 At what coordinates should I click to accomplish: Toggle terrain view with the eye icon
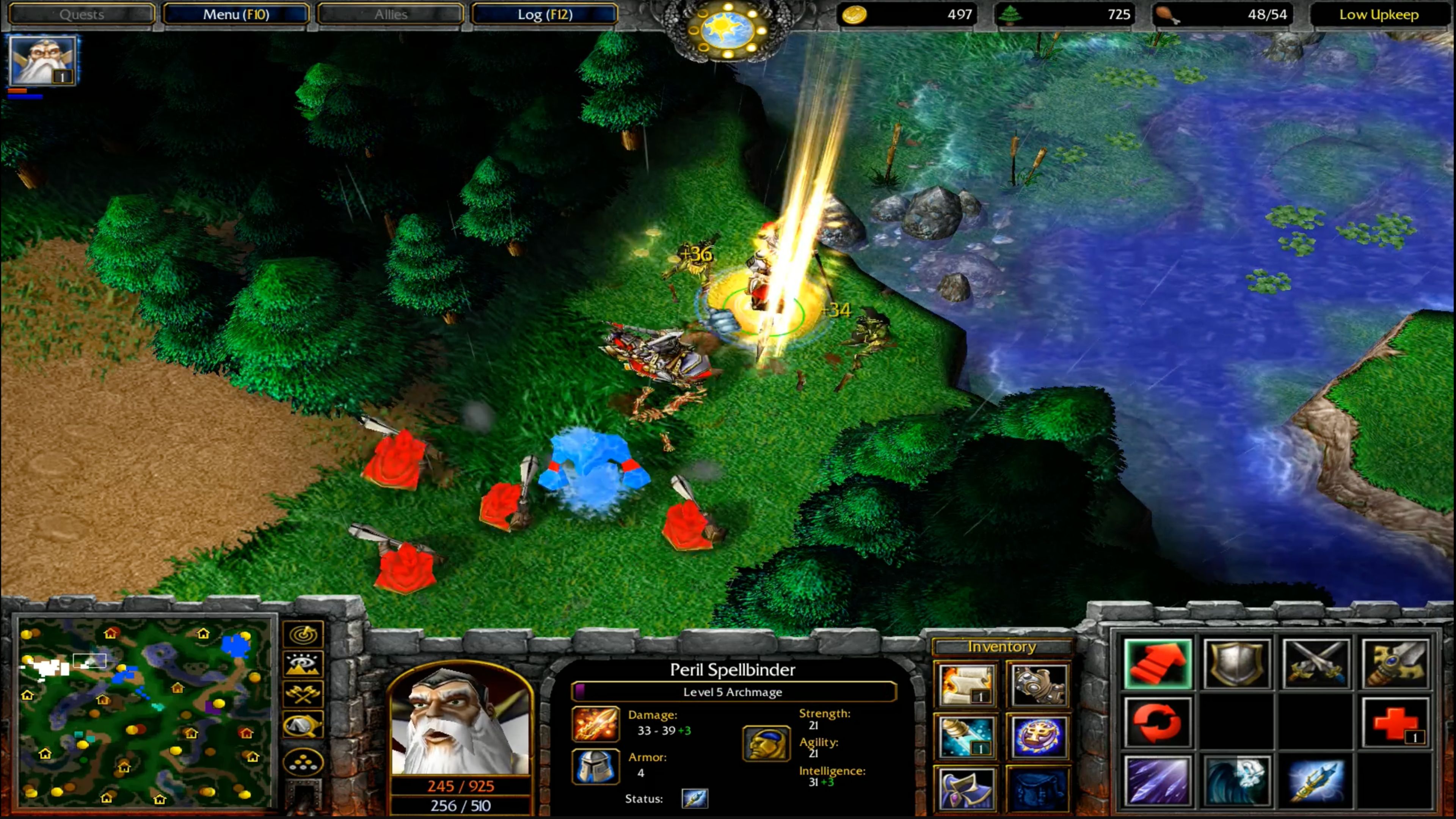point(303,665)
